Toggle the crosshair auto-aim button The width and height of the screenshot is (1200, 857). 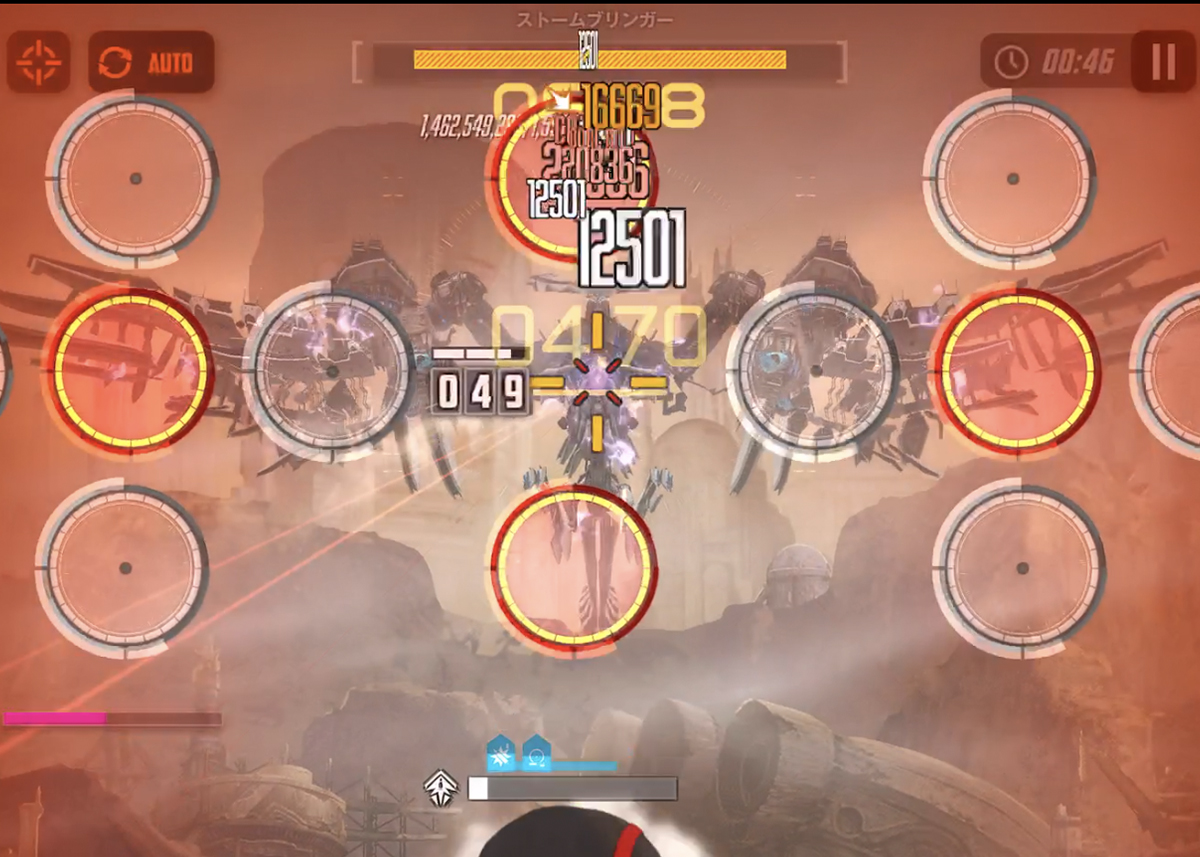38,62
